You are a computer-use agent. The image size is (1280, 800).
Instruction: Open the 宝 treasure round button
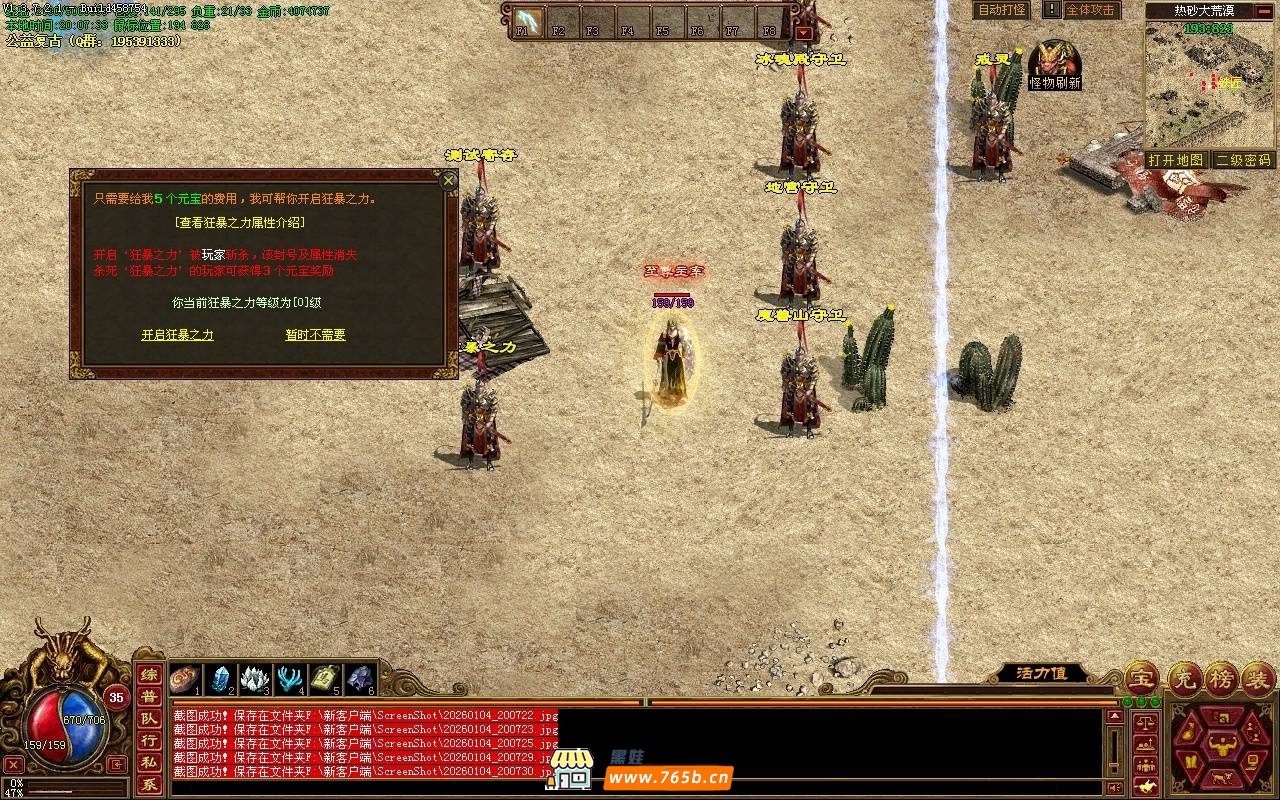(1141, 679)
